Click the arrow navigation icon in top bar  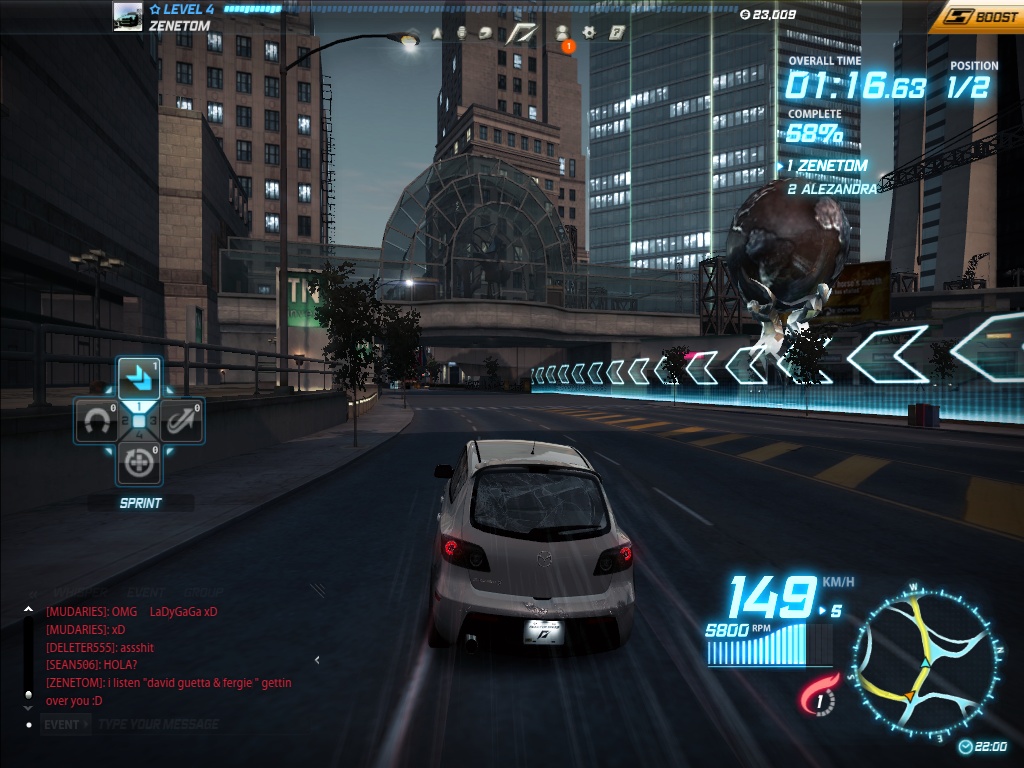point(437,33)
